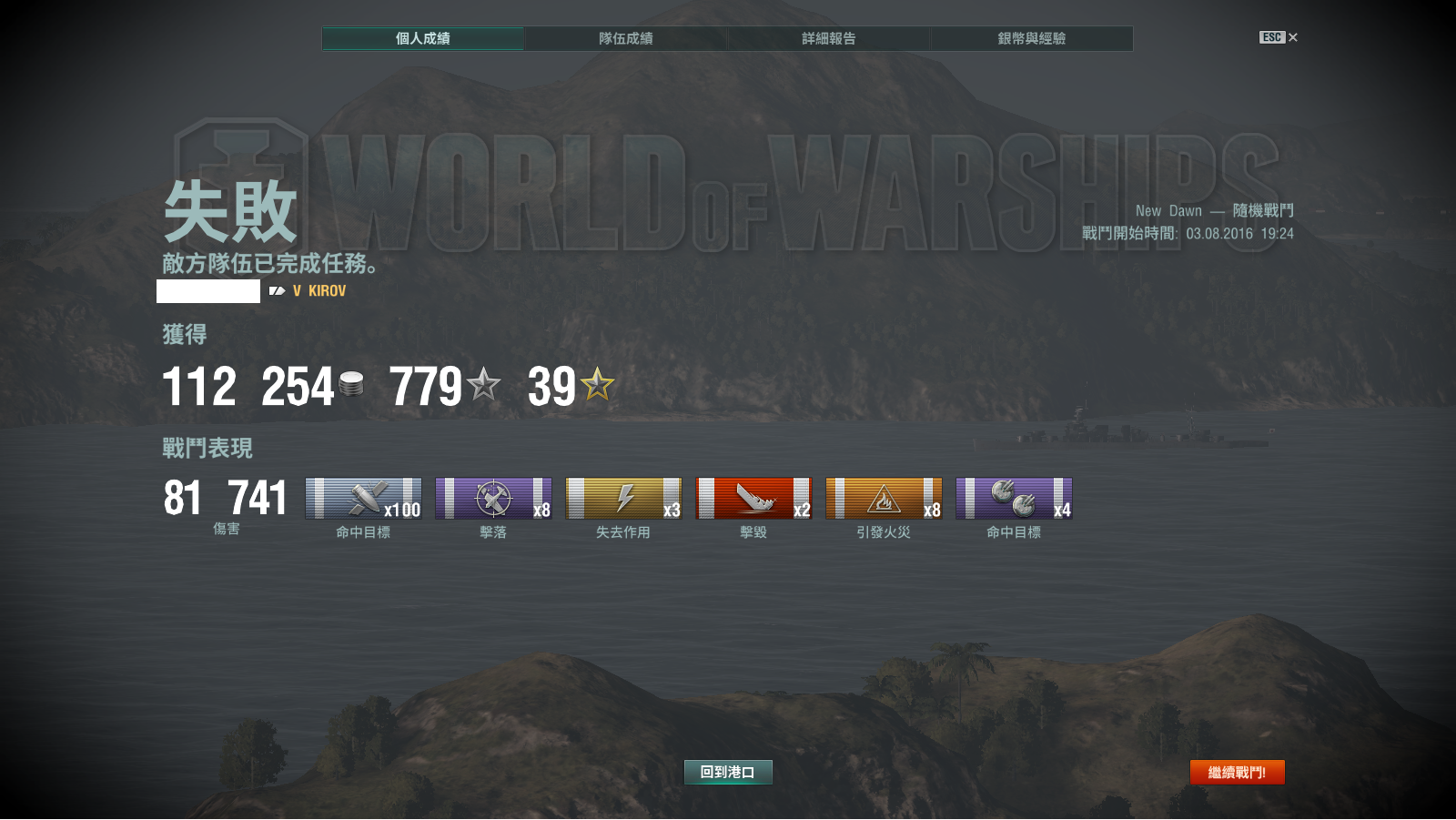
Task: Continue battle with 繼續戰鬥! button
Action: pos(1237,772)
